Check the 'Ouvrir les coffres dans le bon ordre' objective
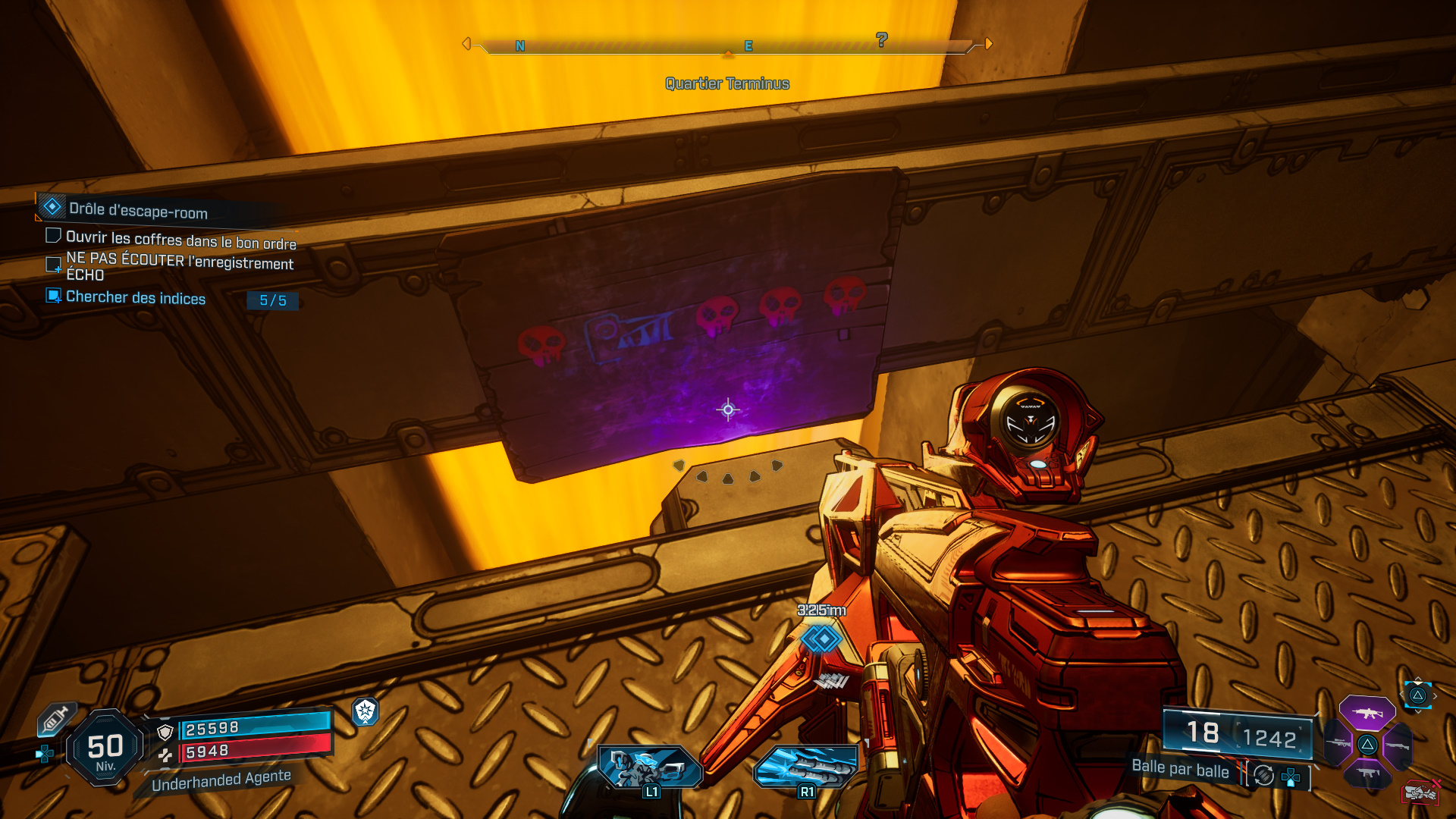1456x819 pixels. click(53, 235)
